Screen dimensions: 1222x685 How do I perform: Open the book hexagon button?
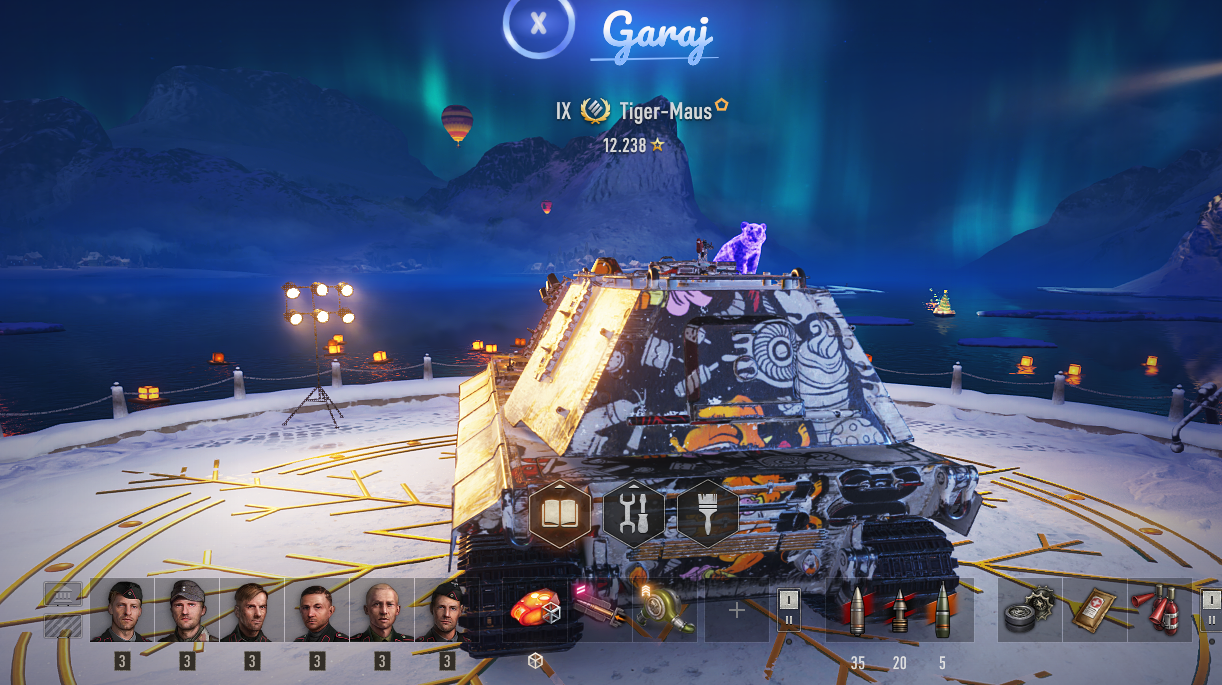tap(559, 512)
